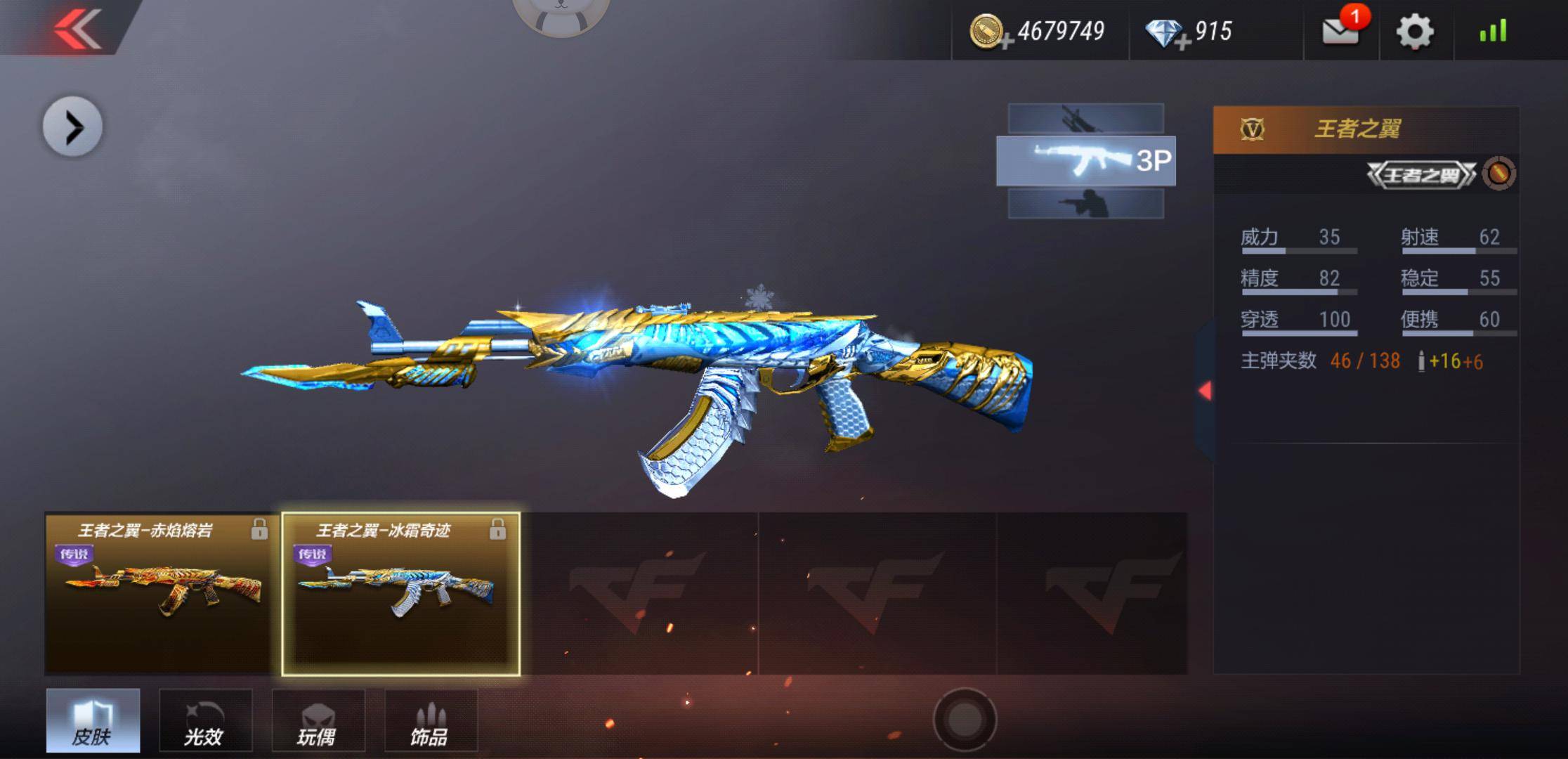Open the 饰品 tab

pyautogui.click(x=431, y=720)
